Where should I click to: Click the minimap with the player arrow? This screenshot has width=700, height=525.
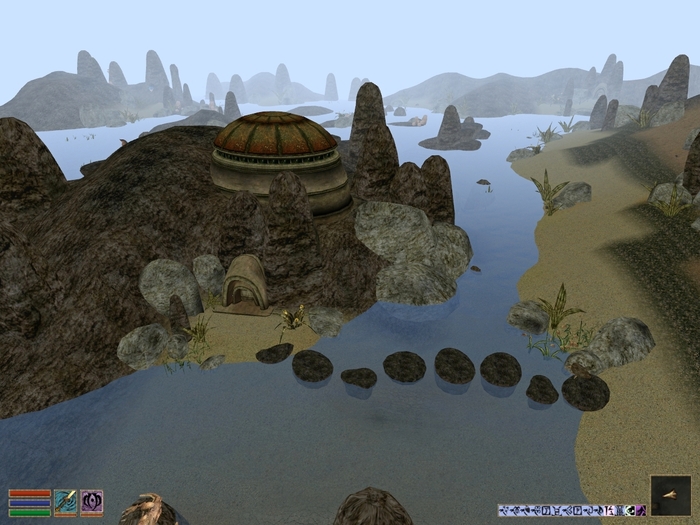point(669,495)
